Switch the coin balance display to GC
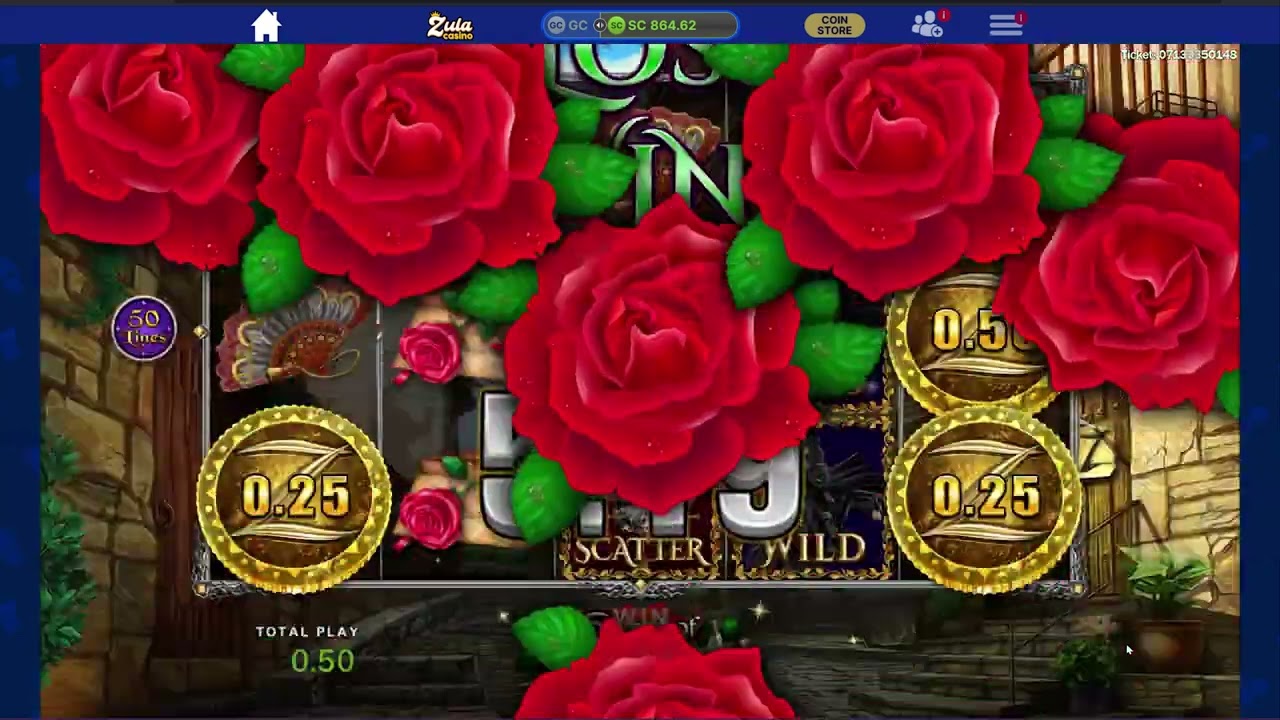Screen dimensions: 1280x720 (x=570, y=25)
